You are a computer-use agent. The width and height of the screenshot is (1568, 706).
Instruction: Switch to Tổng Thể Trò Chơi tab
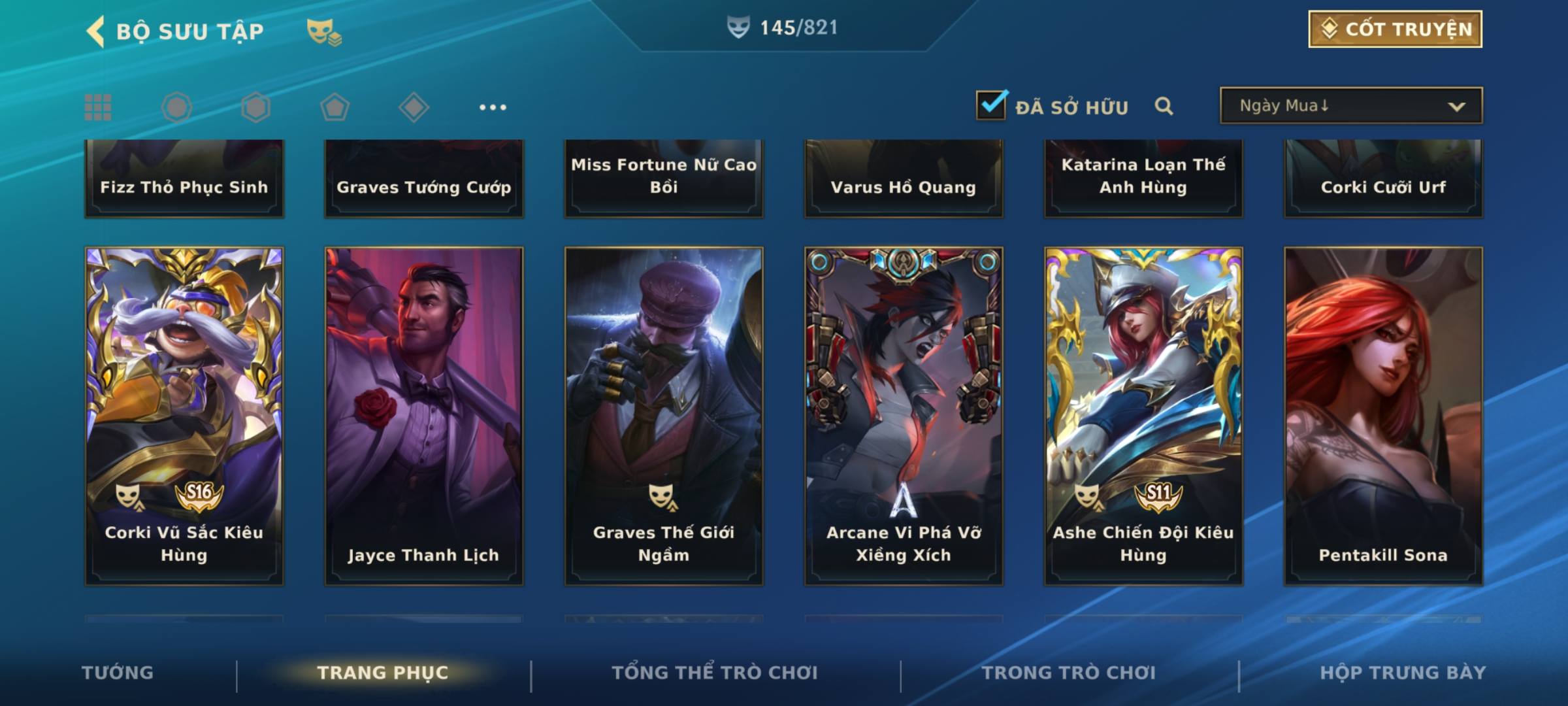point(715,673)
